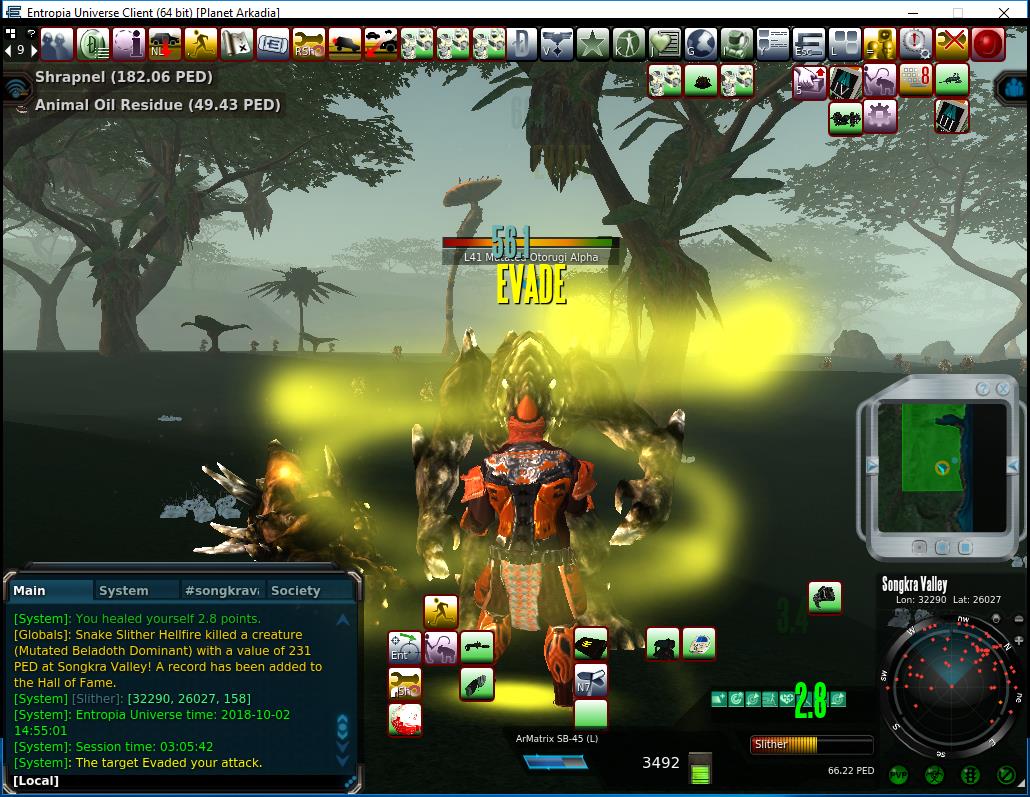This screenshot has width=1030, height=797.
Task: Open the green star icon in top toolbar
Action: pyautogui.click(x=592, y=44)
